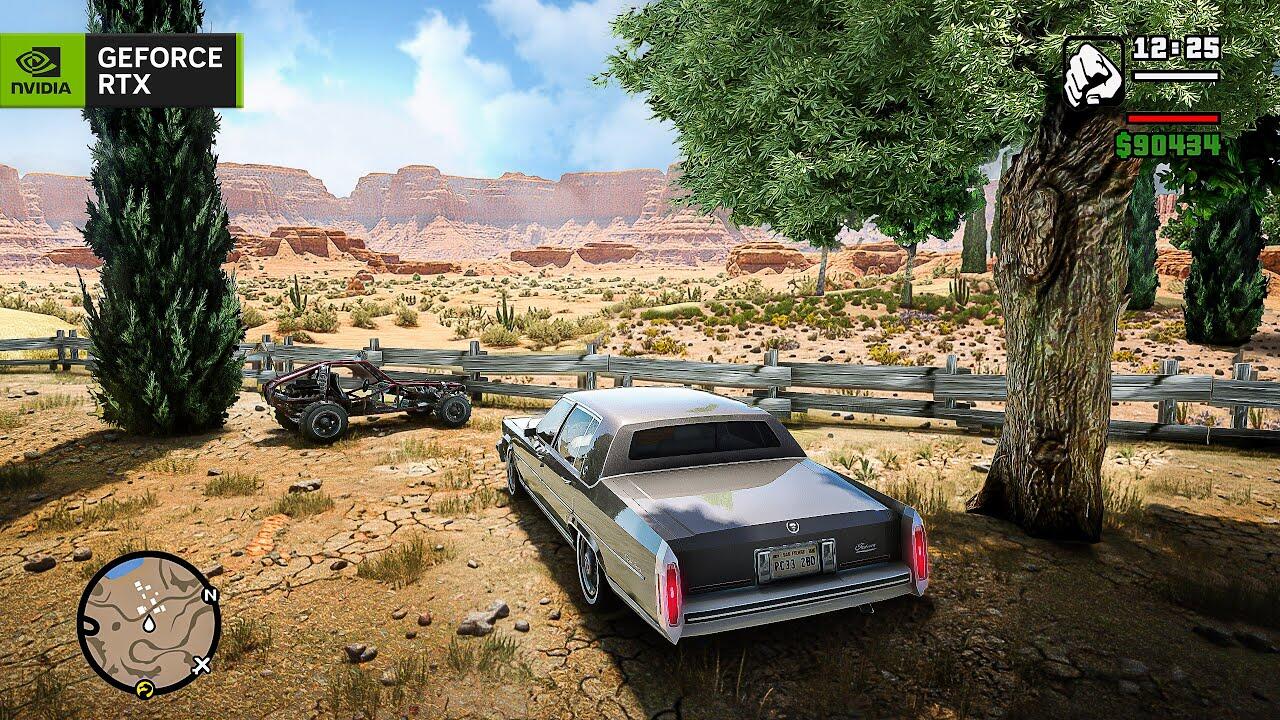The width and height of the screenshot is (1280, 720).
Task: Select the white X blip on the radar
Action: pos(202,663)
